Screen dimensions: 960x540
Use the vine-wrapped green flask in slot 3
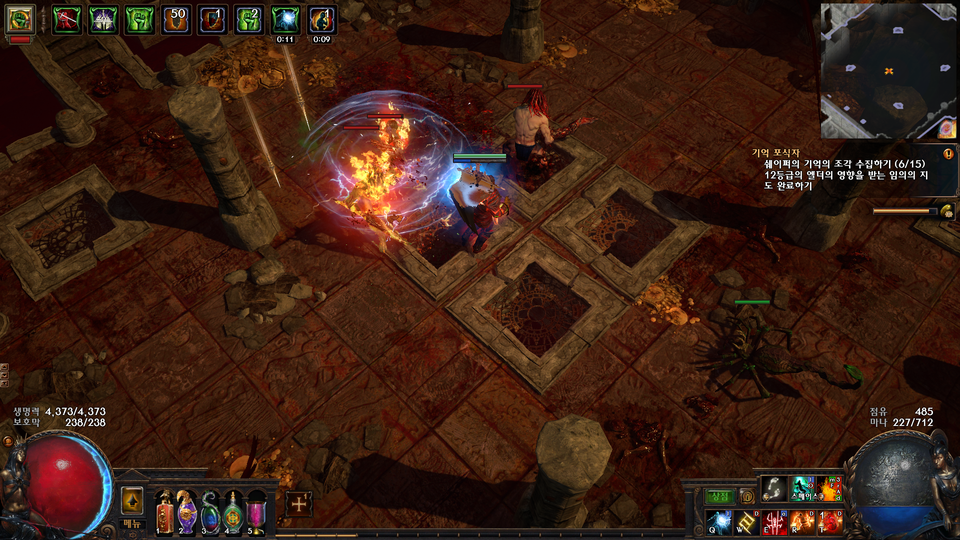click(210, 513)
